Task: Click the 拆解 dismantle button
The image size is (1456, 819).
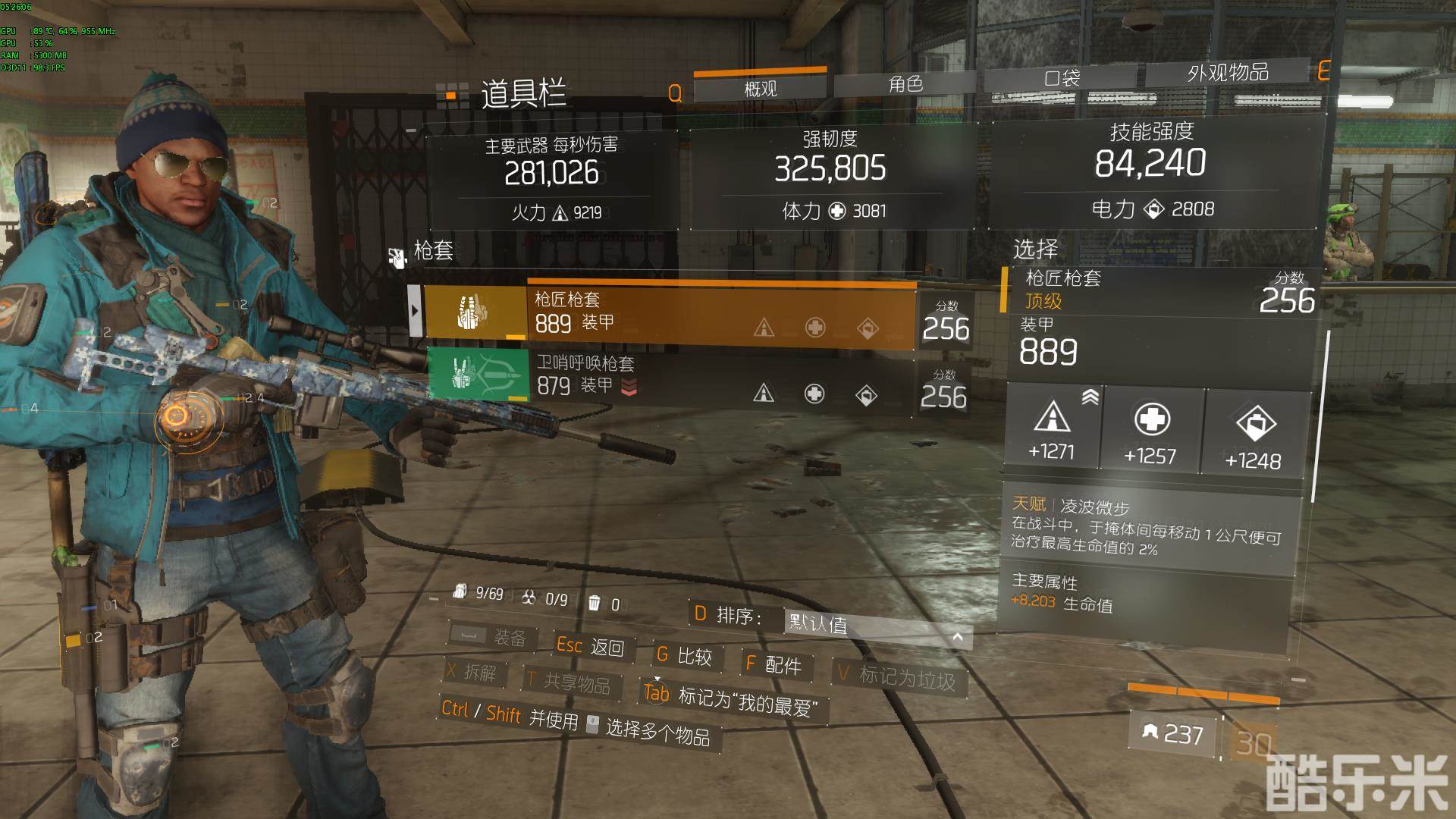Action: (472, 671)
